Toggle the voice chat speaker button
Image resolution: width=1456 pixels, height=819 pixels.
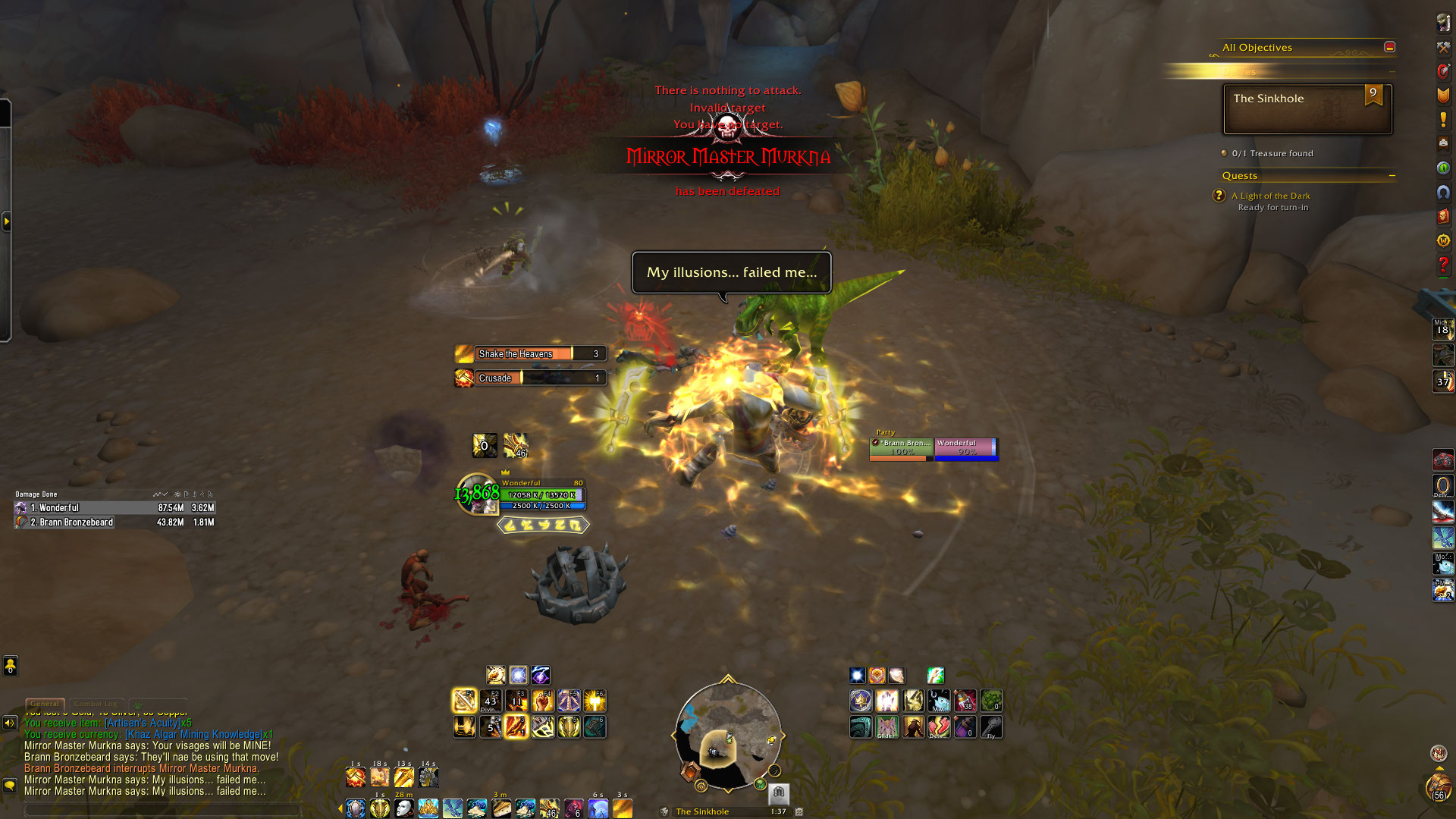[10, 723]
